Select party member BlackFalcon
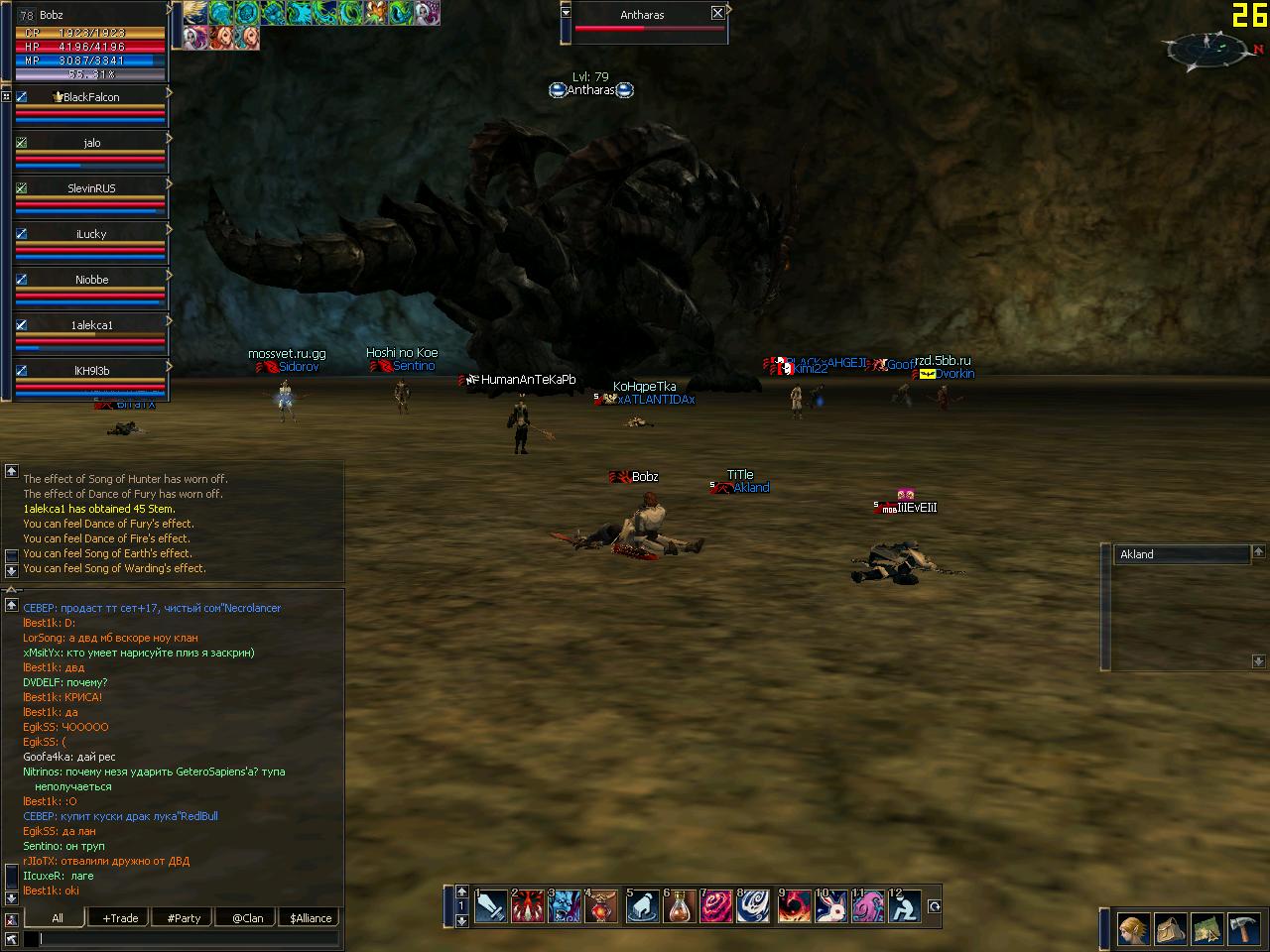This screenshot has width=1270, height=952. point(91,97)
